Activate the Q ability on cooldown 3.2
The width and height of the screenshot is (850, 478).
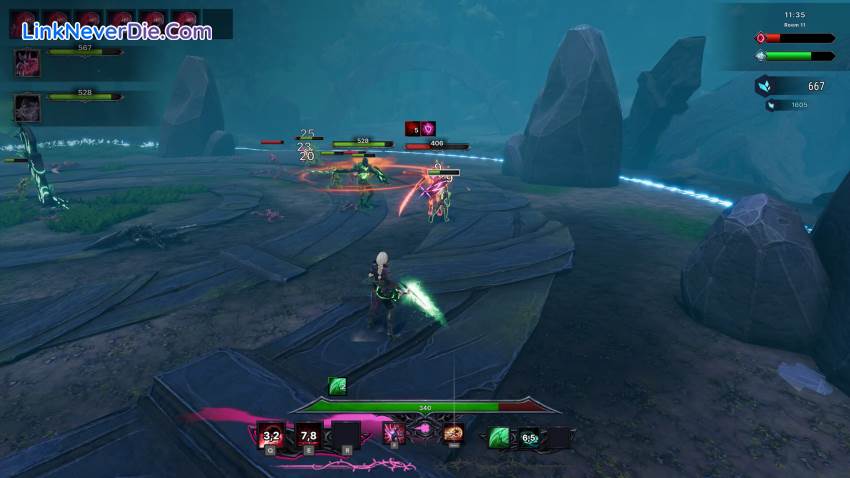tap(270, 435)
